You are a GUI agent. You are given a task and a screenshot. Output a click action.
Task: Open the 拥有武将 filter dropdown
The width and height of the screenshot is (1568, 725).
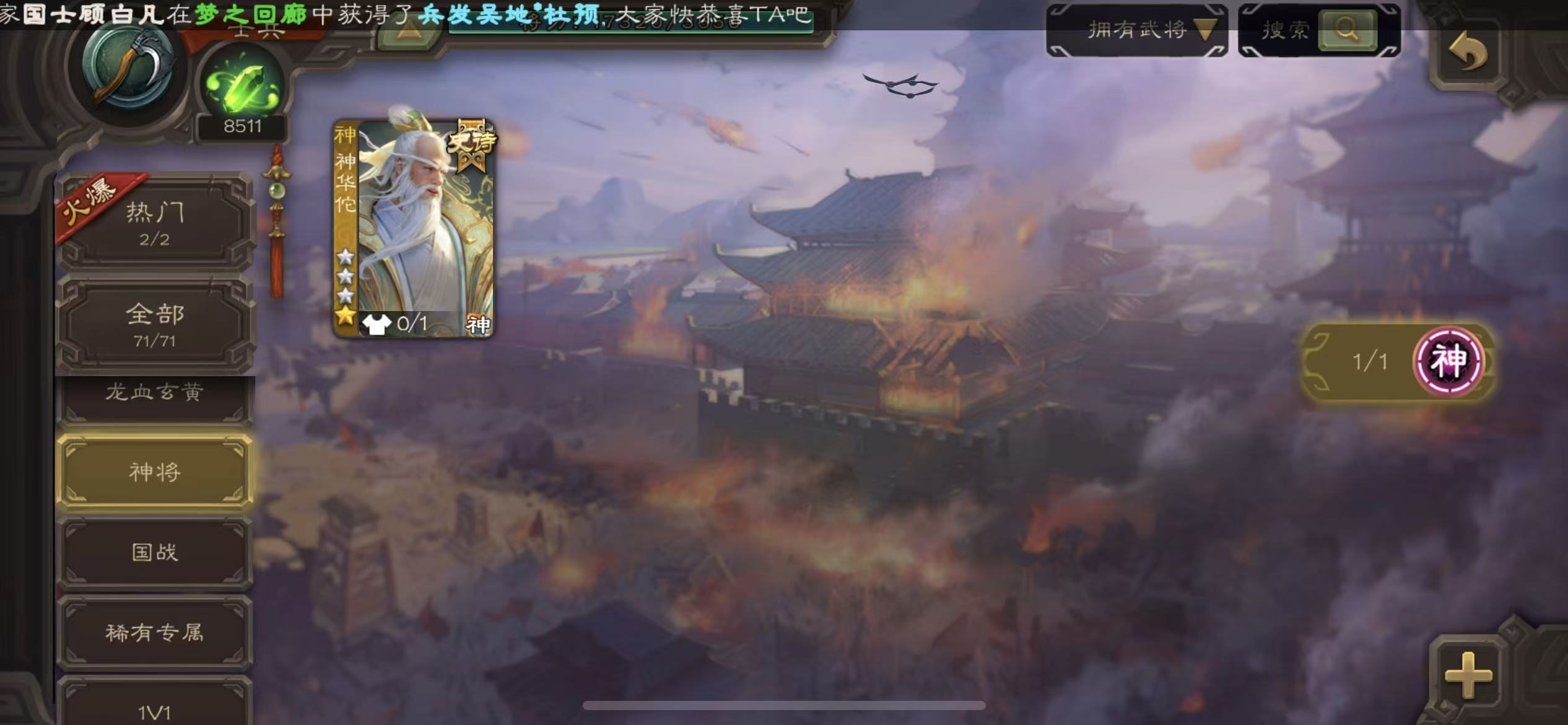click(x=1137, y=30)
